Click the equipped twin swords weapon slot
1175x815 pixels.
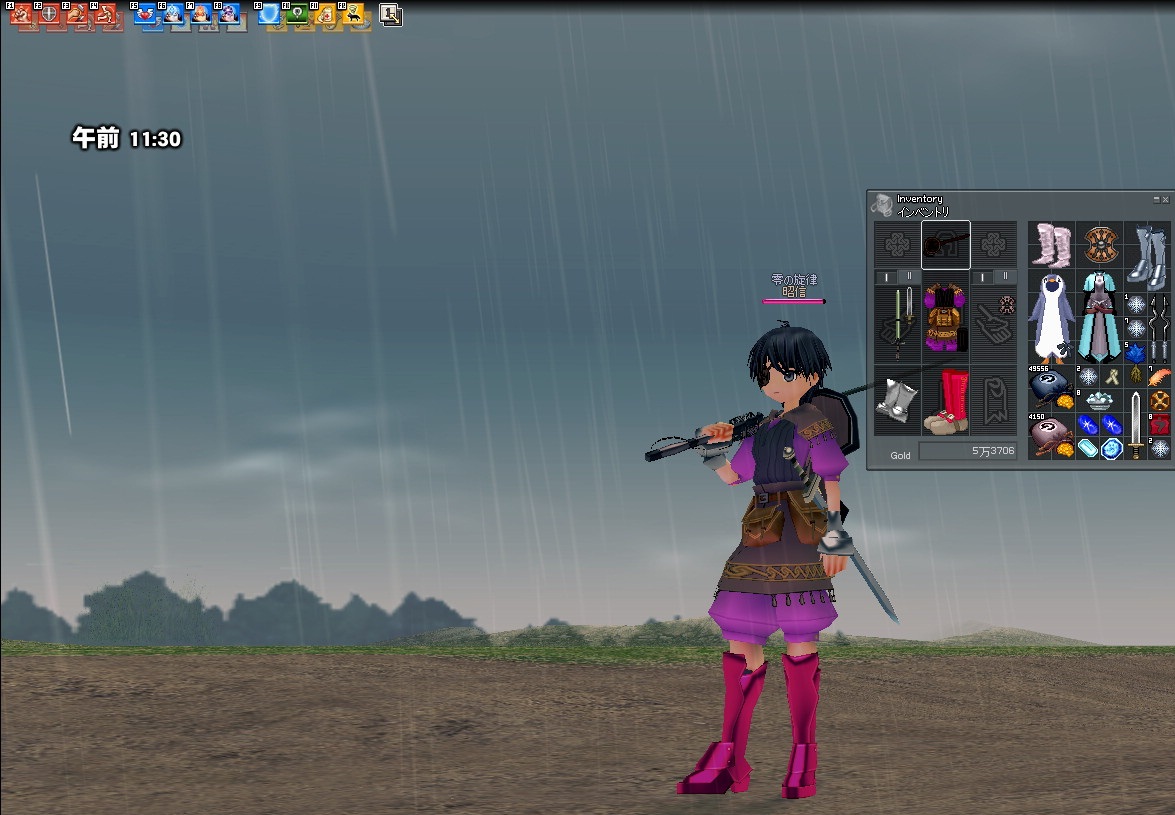tap(897, 322)
